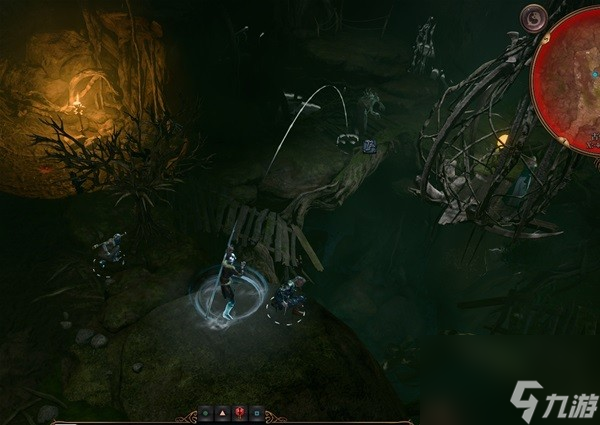Select the green circle button on bottom bar
This screenshot has height=425, width=600.
pos(206,411)
